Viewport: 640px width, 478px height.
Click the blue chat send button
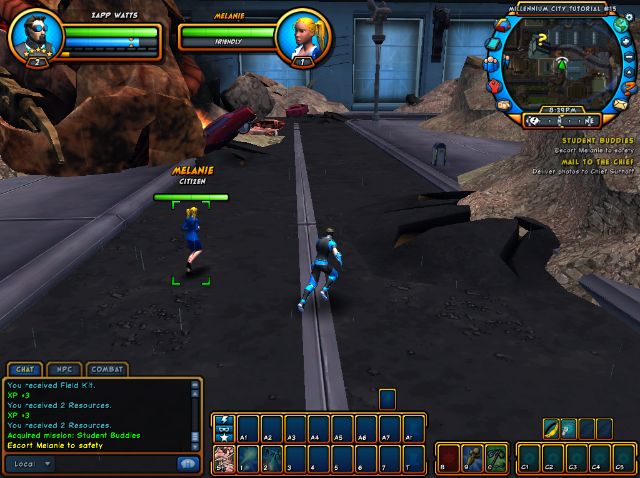(187, 464)
